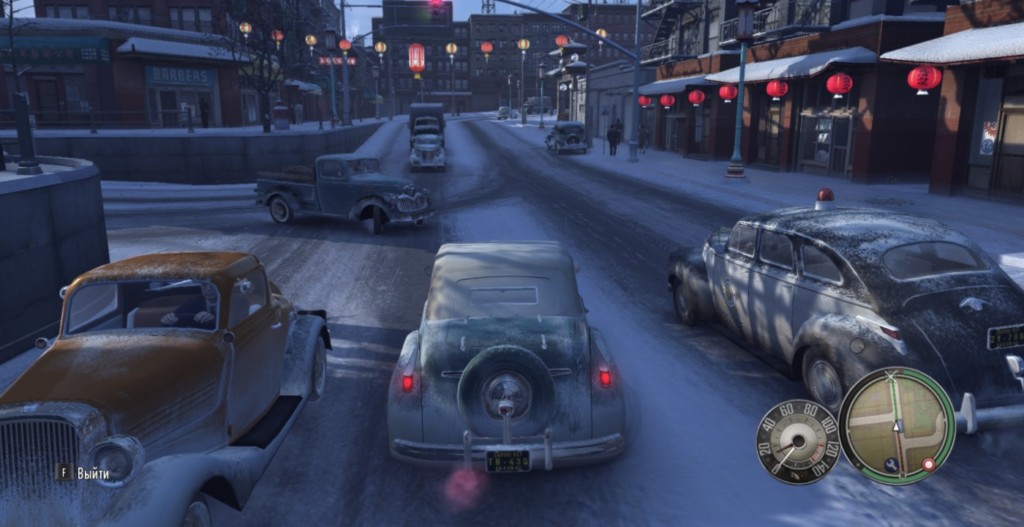Click the circular minimap
The height and width of the screenshot is (527, 1024).
(x=896, y=425)
